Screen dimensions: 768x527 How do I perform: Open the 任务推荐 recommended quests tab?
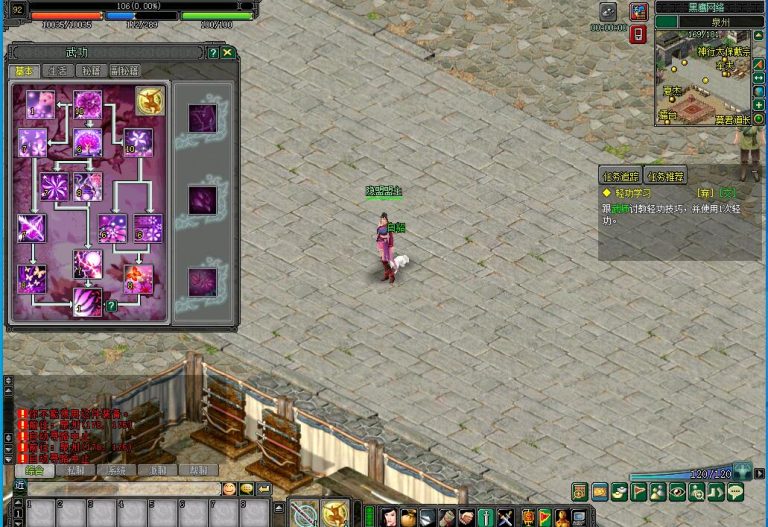(666, 176)
